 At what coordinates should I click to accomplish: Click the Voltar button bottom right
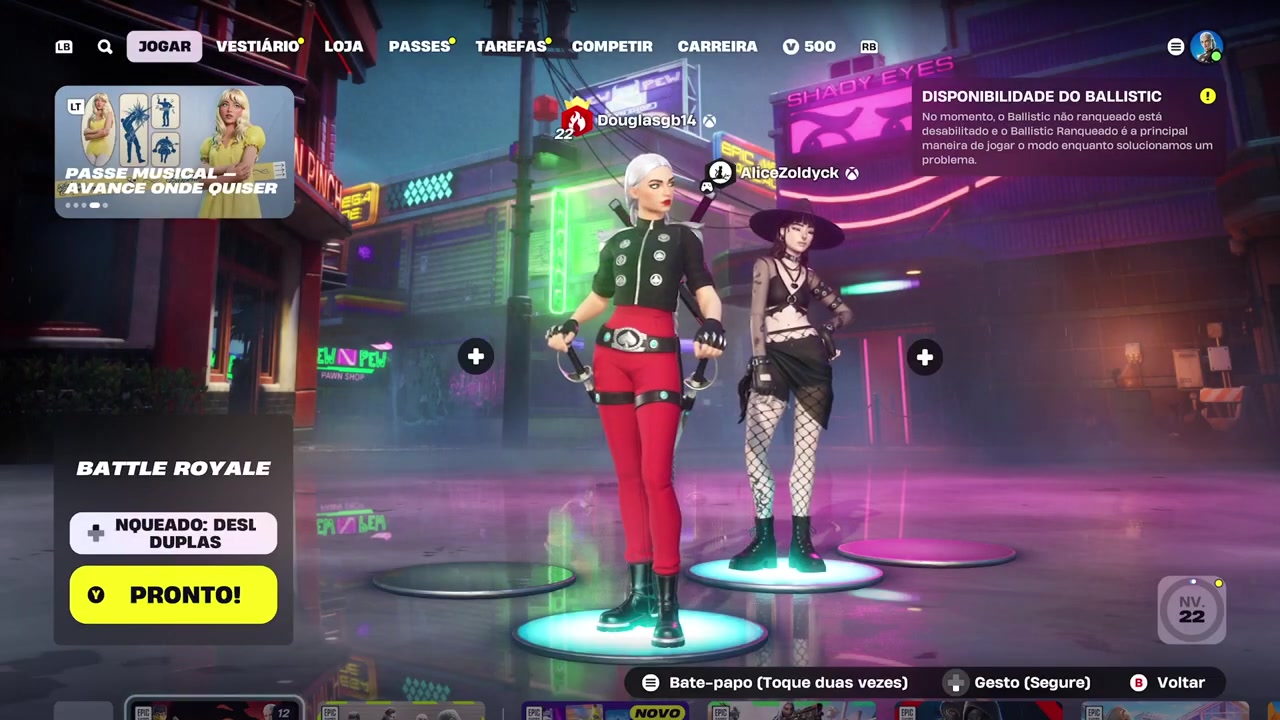(1168, 682)
